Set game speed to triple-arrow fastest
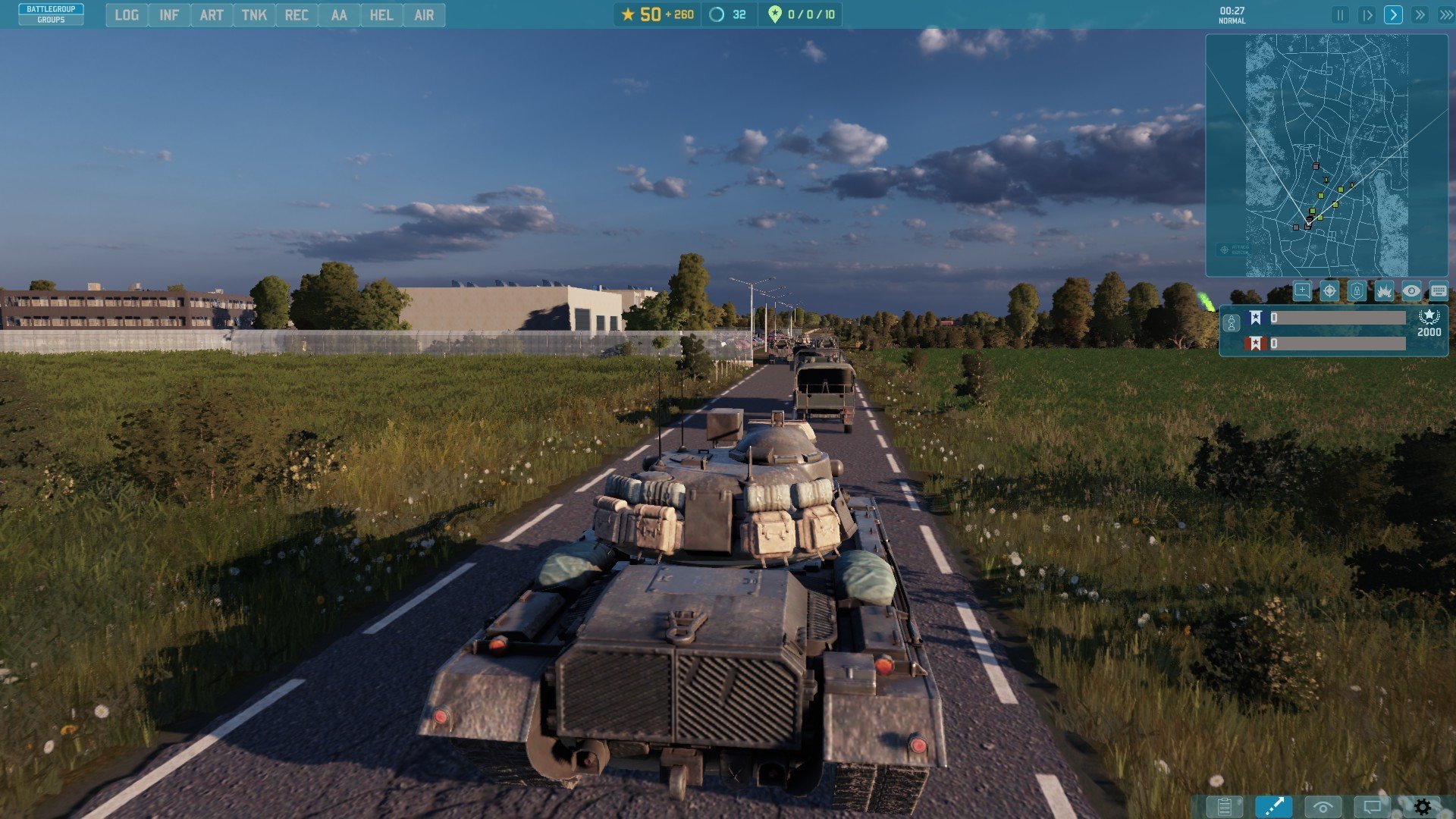The height and width of the screenshot is (819, 1456). [1445, 15]
